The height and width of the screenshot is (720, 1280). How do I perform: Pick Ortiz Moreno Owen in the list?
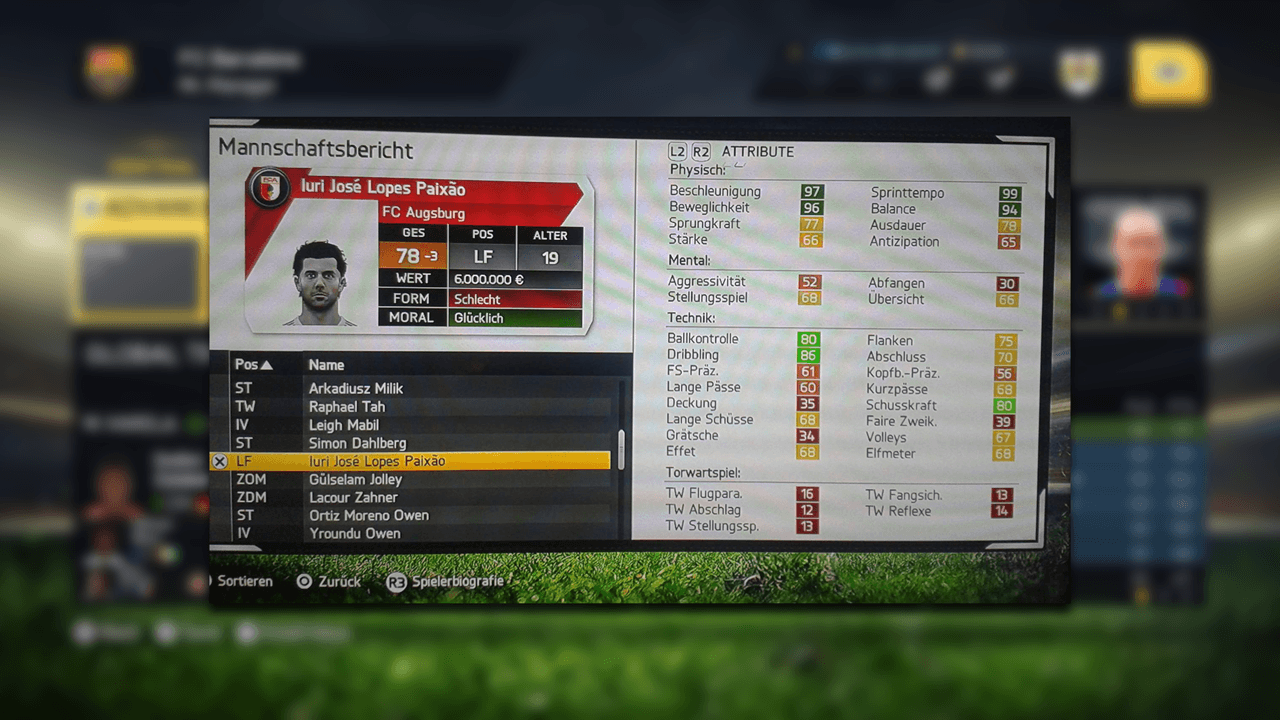point(368,515)
